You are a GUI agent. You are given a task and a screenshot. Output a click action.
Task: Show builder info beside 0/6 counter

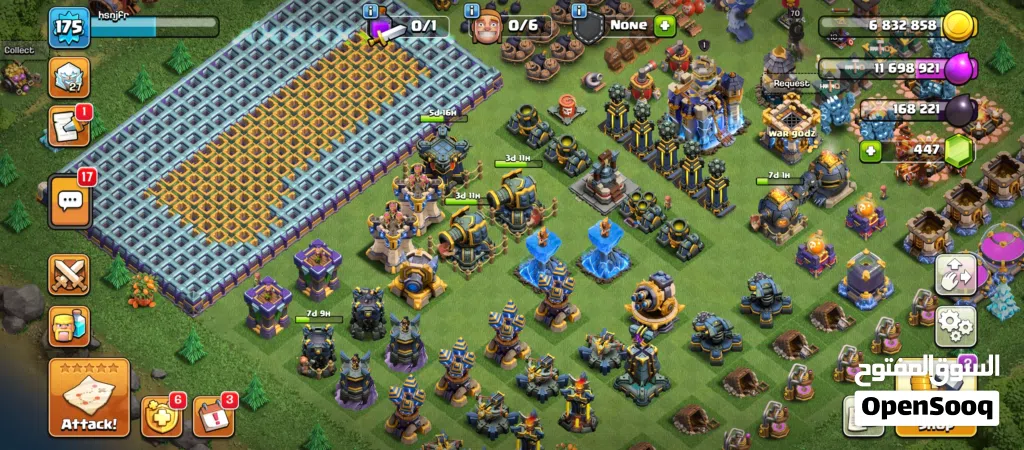click(x=470, y=10)
